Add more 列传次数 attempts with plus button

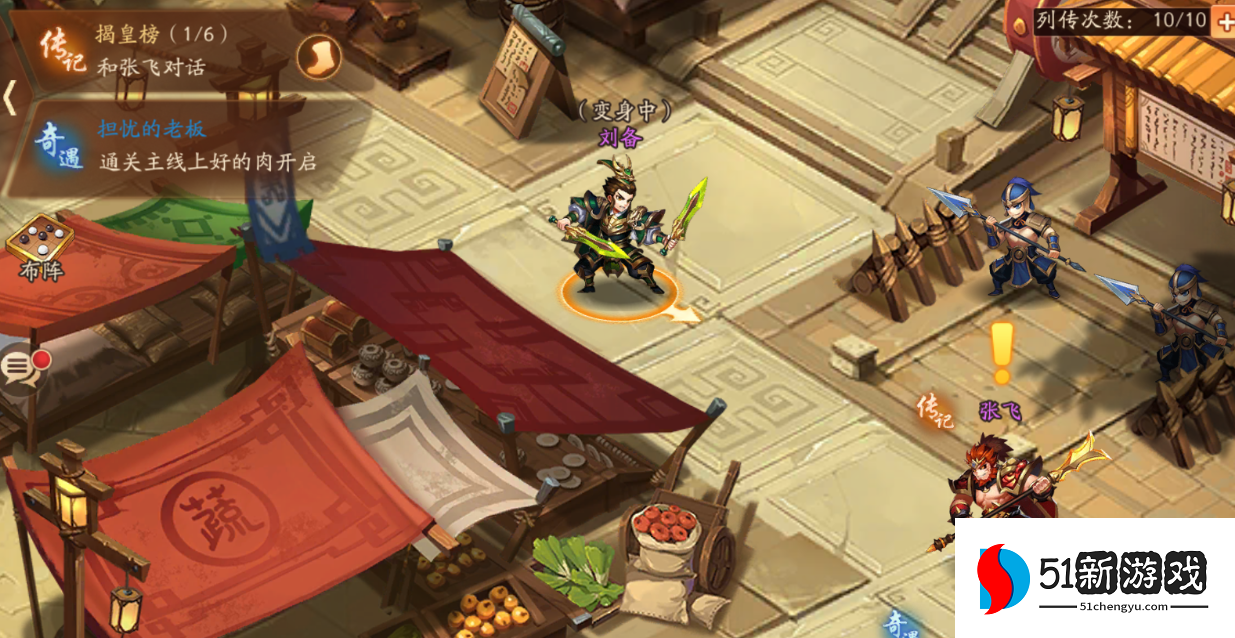(x=1223, y=21)
